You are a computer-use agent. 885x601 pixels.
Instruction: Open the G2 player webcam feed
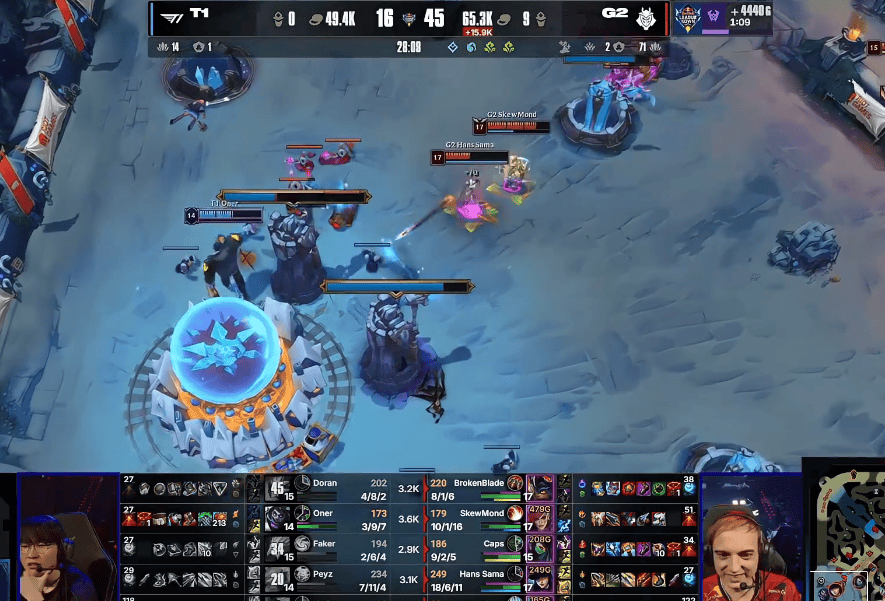(750, 537)
